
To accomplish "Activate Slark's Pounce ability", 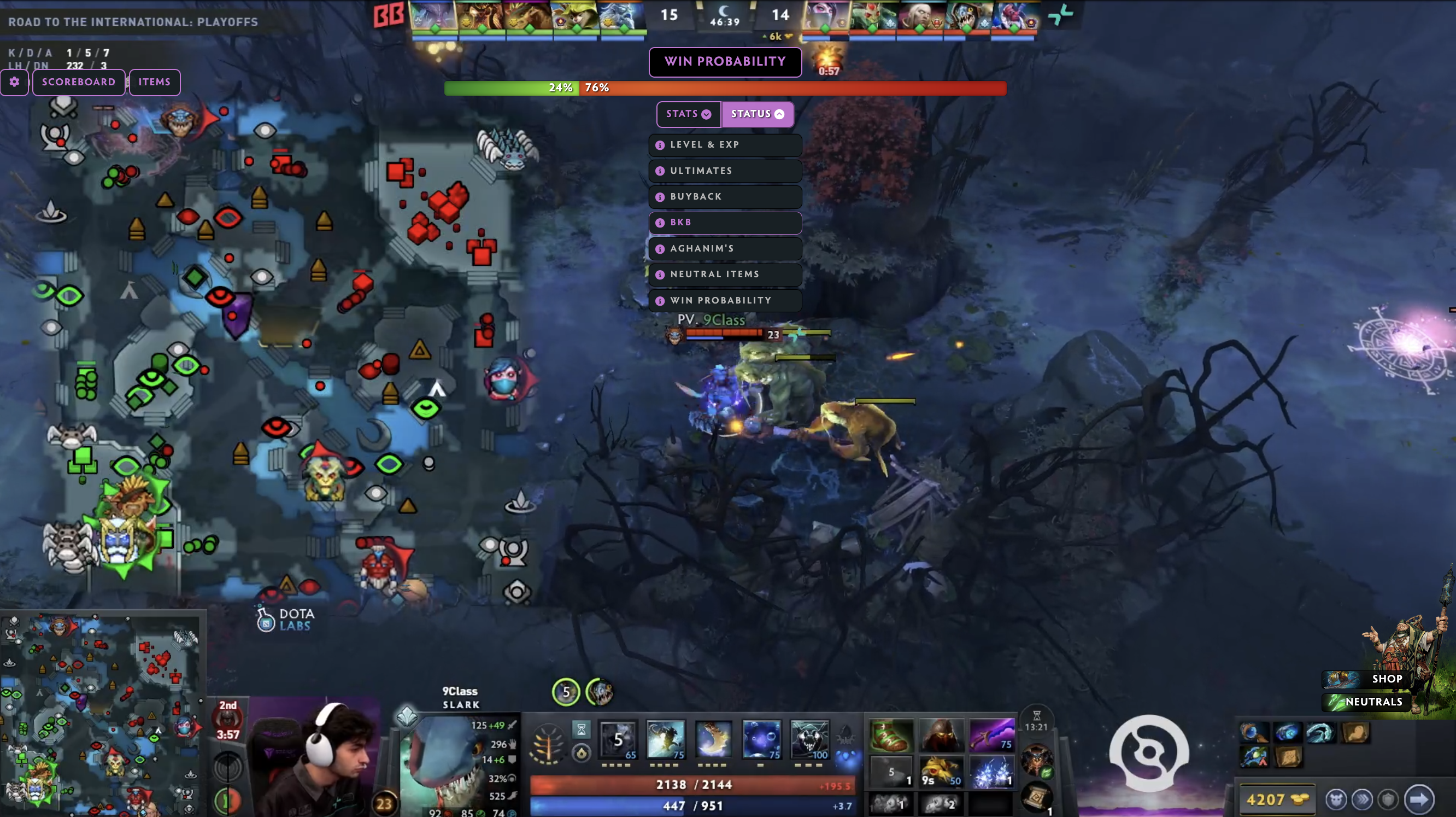I will tap(665, 739).
